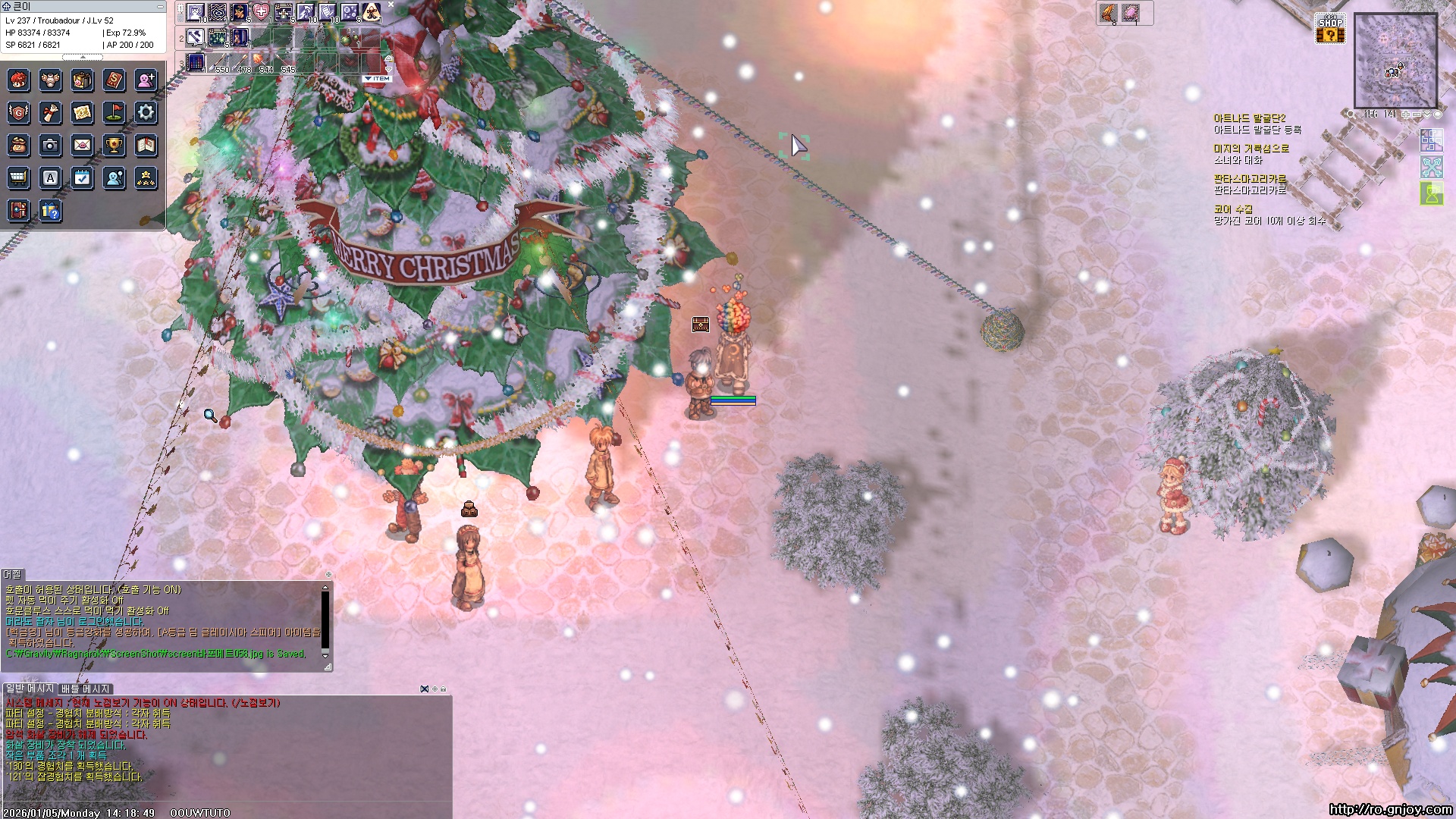Screen dimensions: 1456x819
Task: Use the pink heart heal skill slot
Action: pyautogui.click(x=261, y=12)
